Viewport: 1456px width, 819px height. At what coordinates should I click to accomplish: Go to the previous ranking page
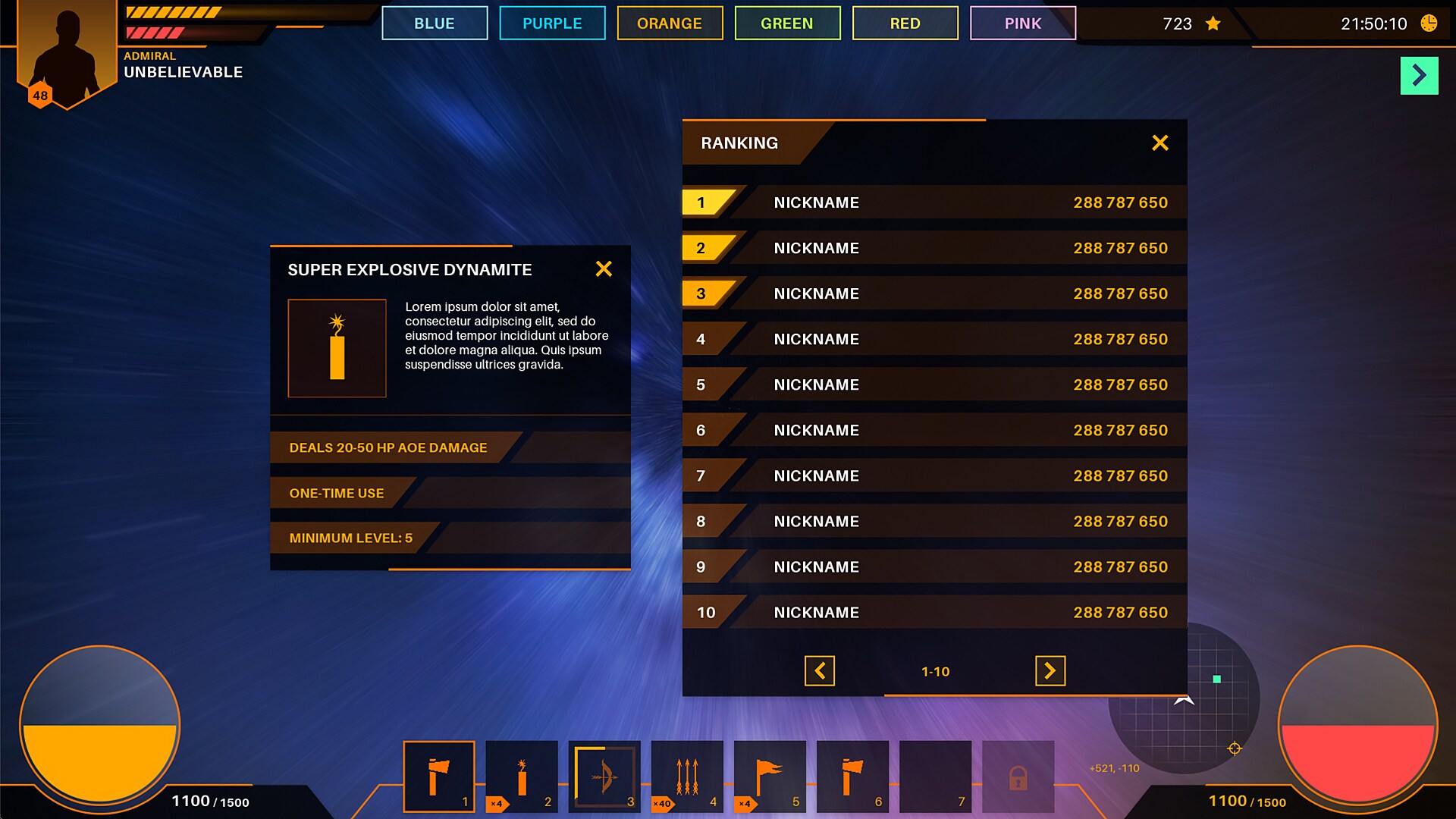coord(820,671)
